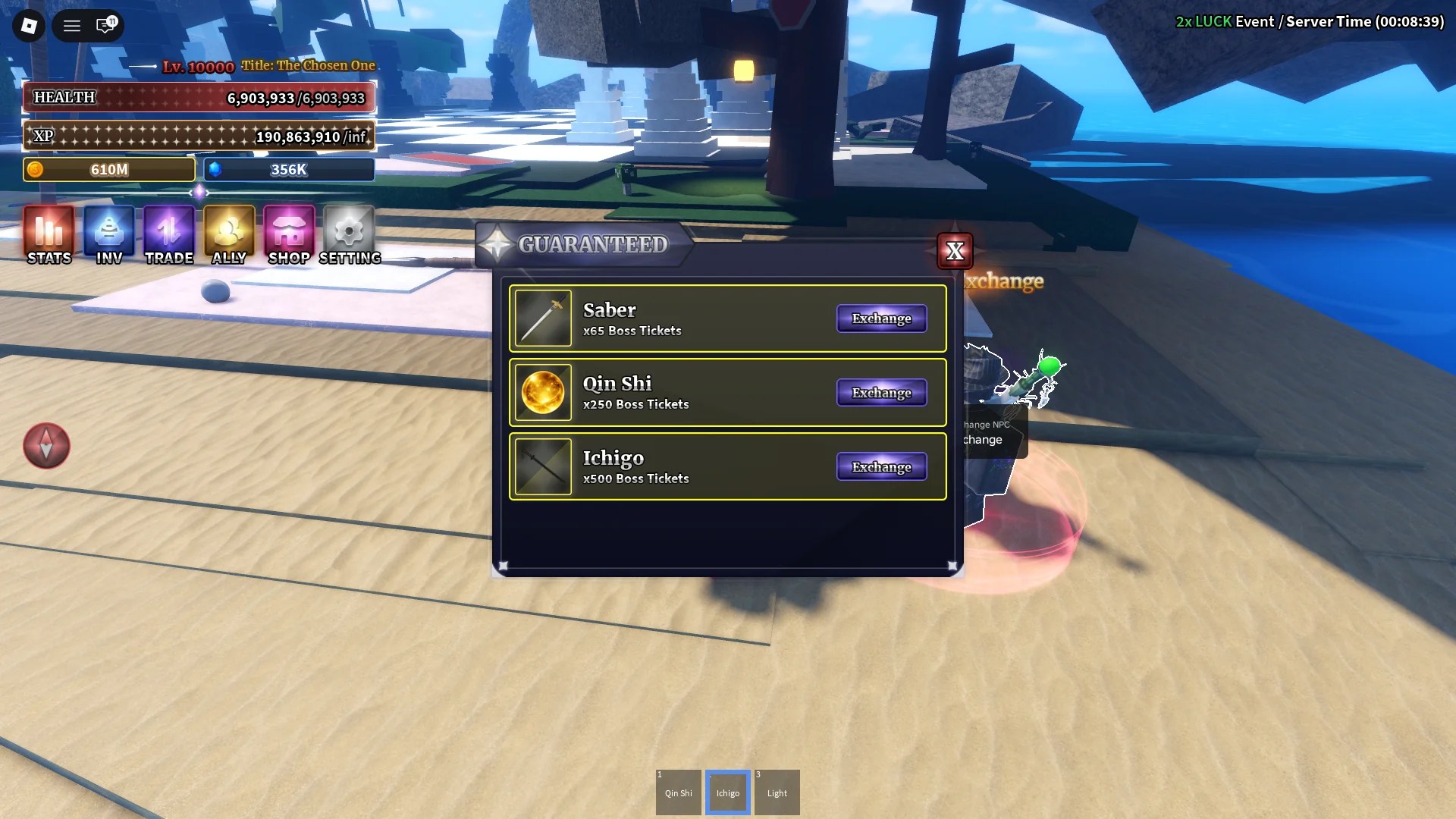Select the Qin Shi hotbar slot
The image size is (1456, 819).
pos(678,792)
